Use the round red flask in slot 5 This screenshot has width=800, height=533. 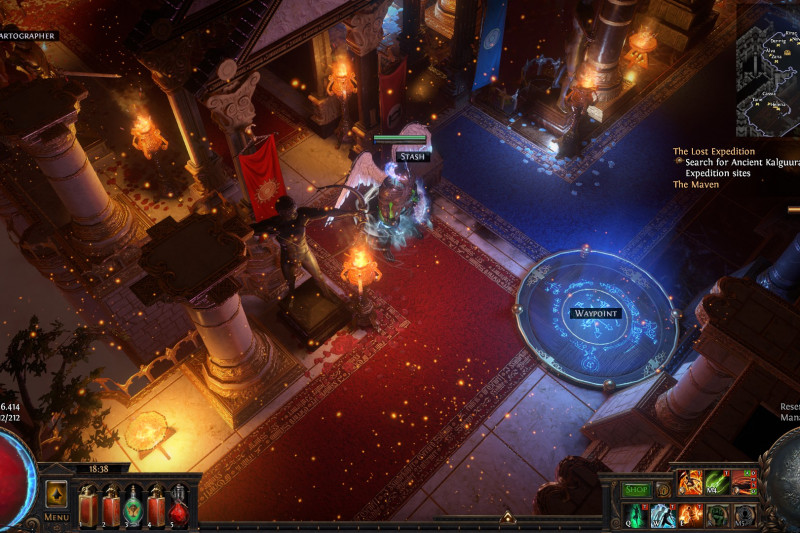(180, 504)
